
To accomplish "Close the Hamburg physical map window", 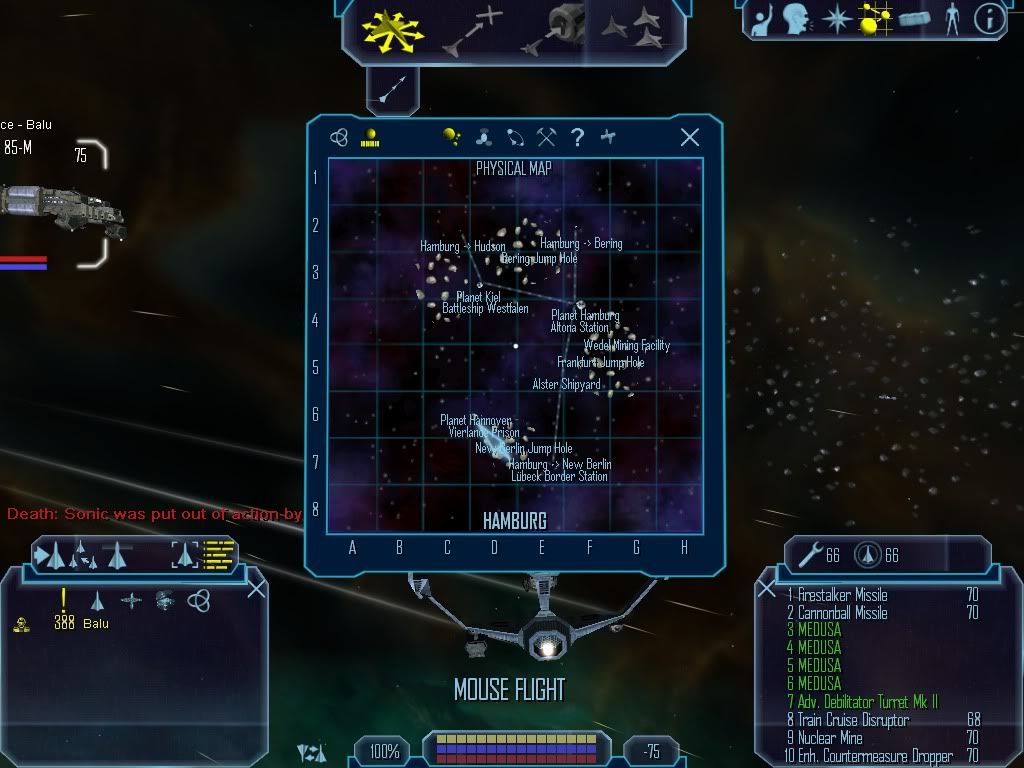I will (689, 138).
